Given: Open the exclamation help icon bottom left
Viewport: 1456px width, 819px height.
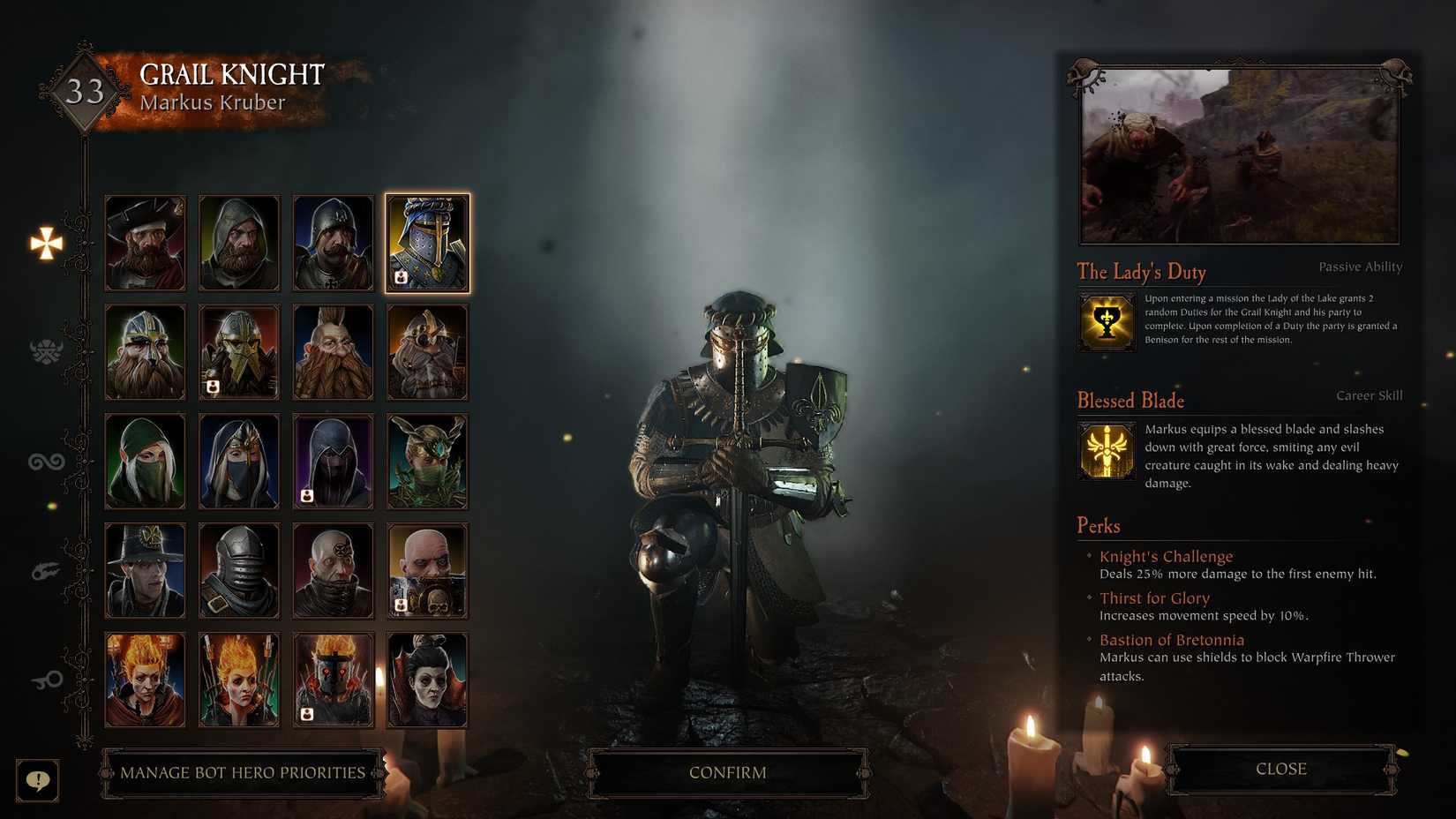Looking at the screenshot, I should [x=37, y=780].
